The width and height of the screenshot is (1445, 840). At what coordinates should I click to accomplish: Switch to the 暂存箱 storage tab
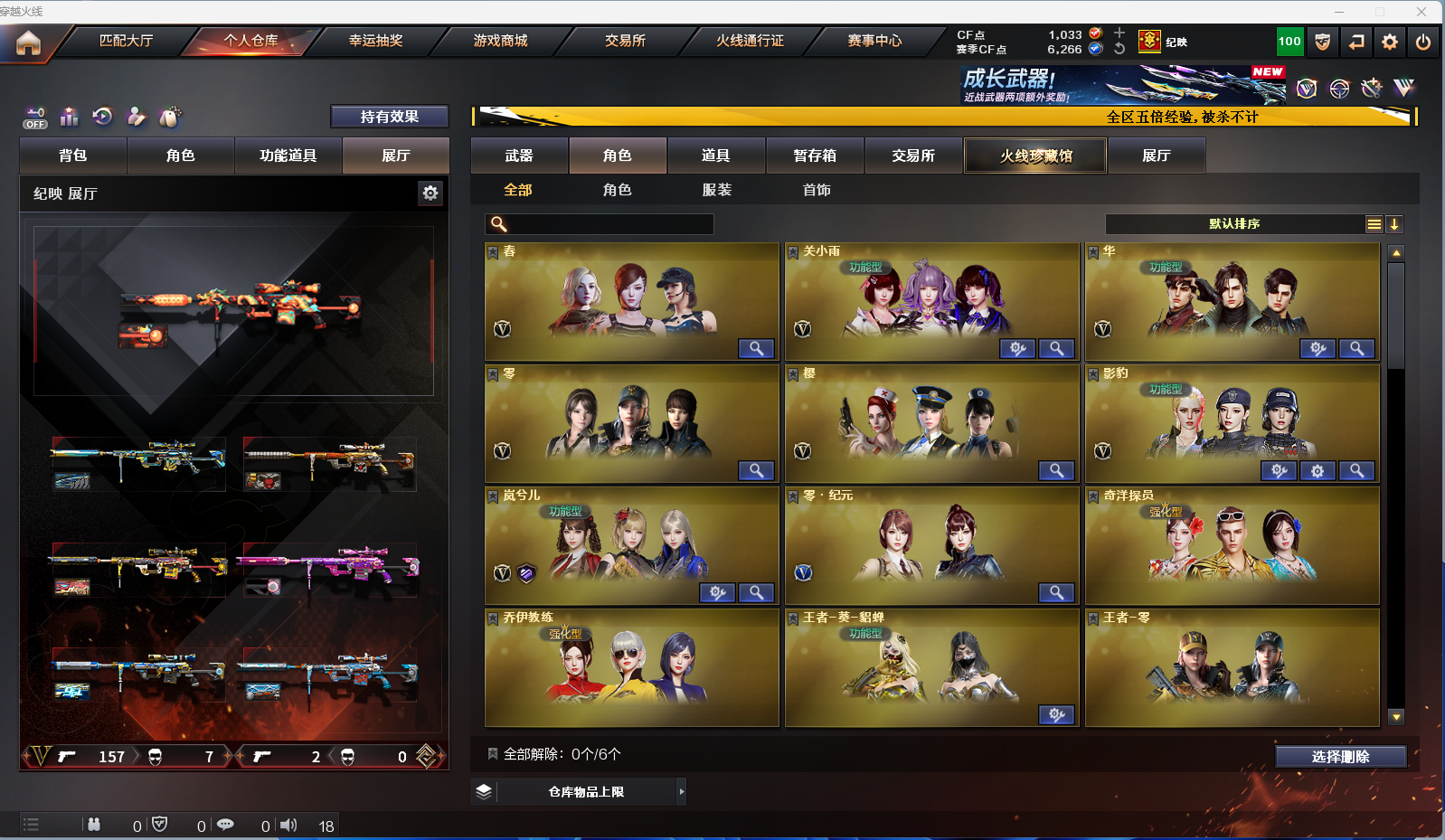[x=815, y=156]
